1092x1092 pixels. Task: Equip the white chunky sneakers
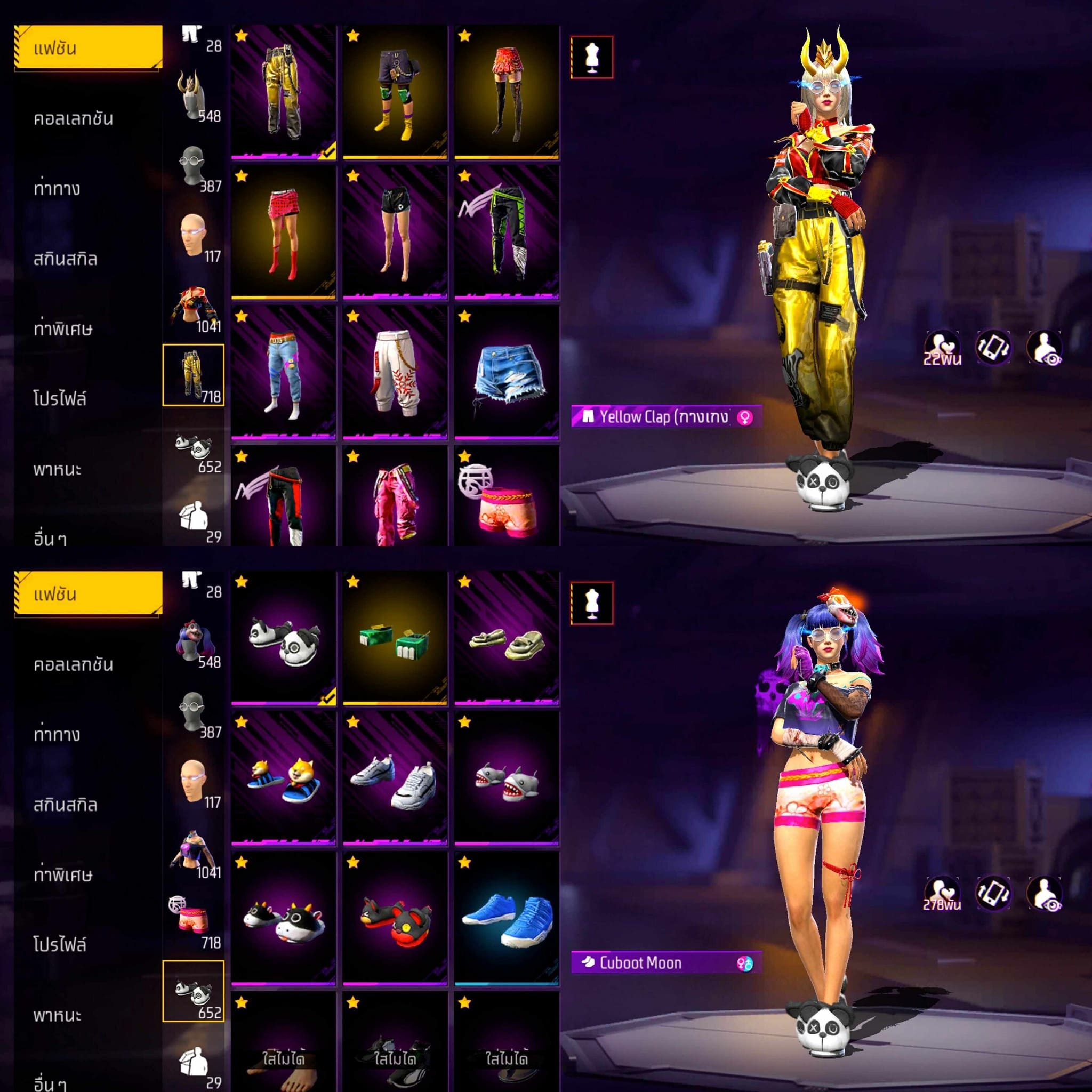(395, 779)
